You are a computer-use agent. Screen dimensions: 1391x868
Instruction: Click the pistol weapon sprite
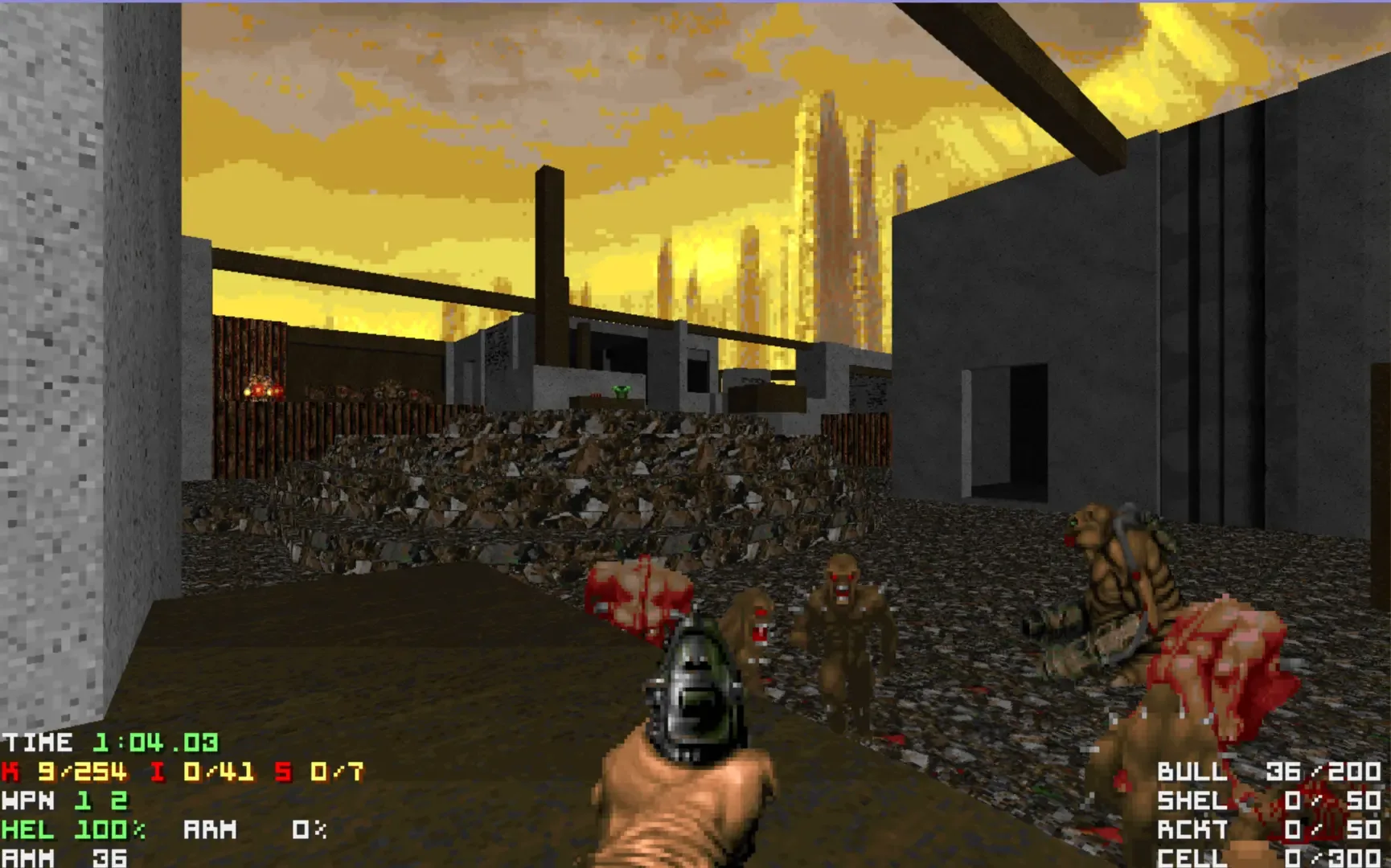coord(695,691)
